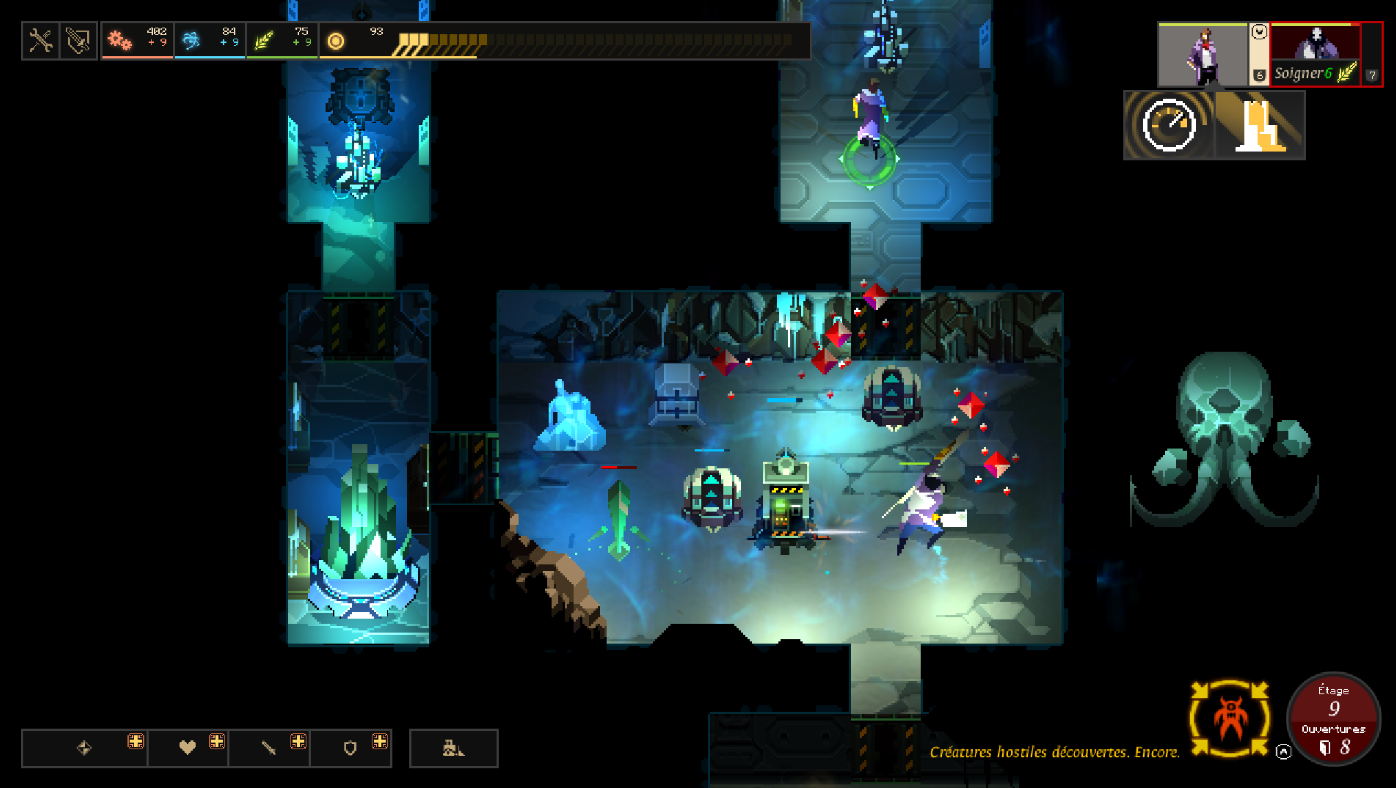Viewport: 1396px width, 788px height.
Task: Click the operating device icon in bottom bar
Action: coord(453,747)
